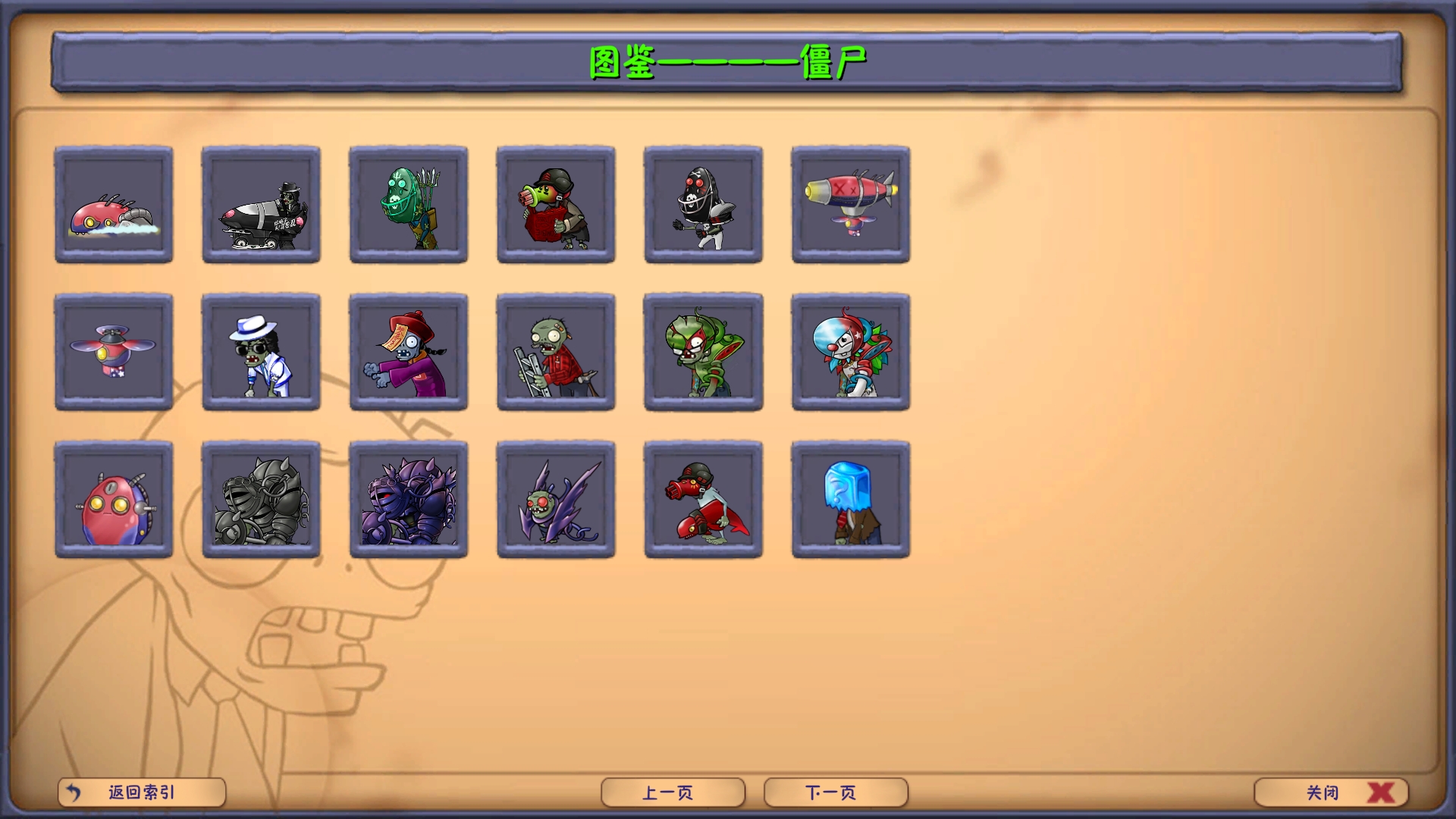Select the Qing dynasty hopping zombie
Viewport: 1456px width, 819px height.
tap(409, 353)
